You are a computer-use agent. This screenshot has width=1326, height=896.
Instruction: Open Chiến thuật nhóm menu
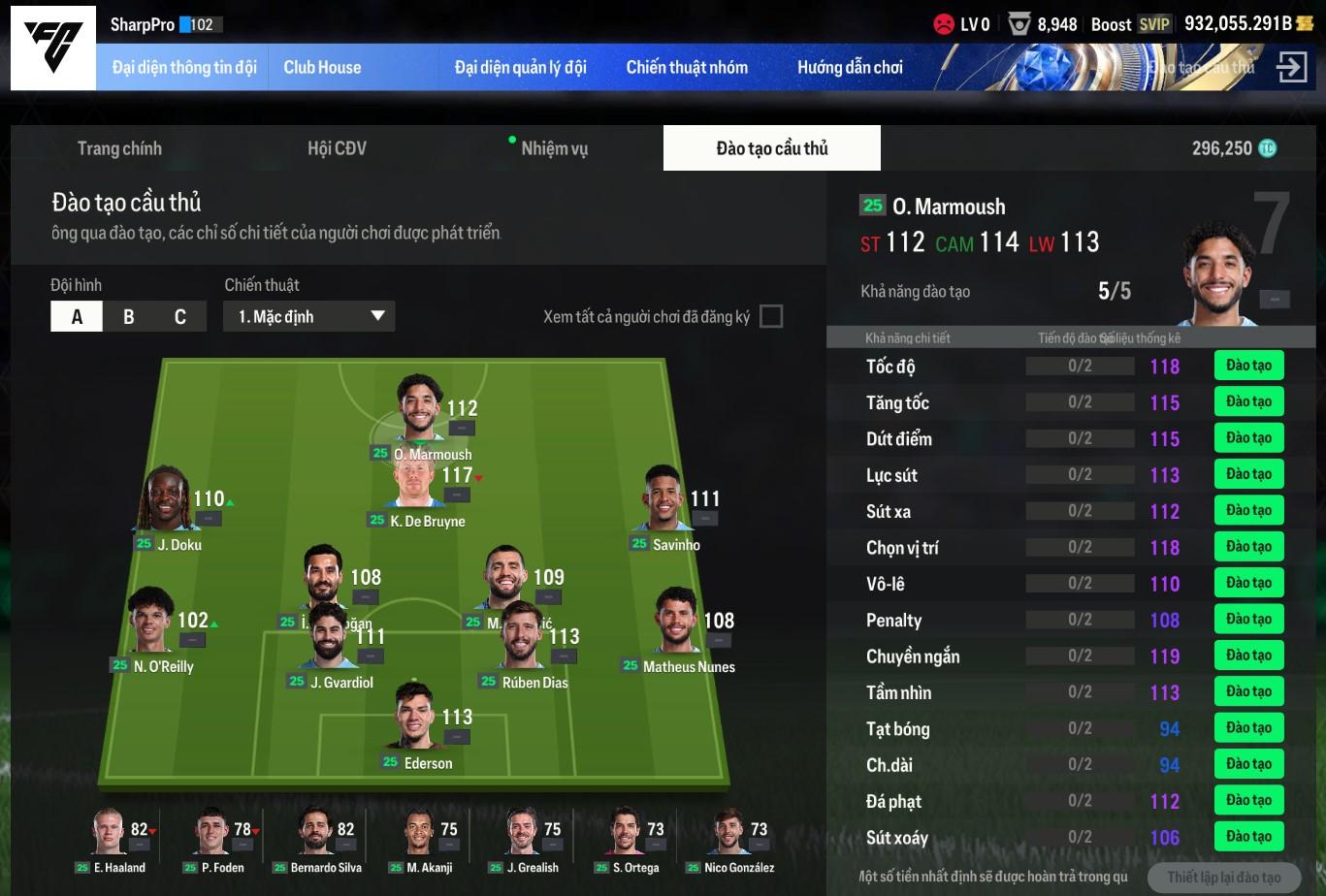point(687,67)
